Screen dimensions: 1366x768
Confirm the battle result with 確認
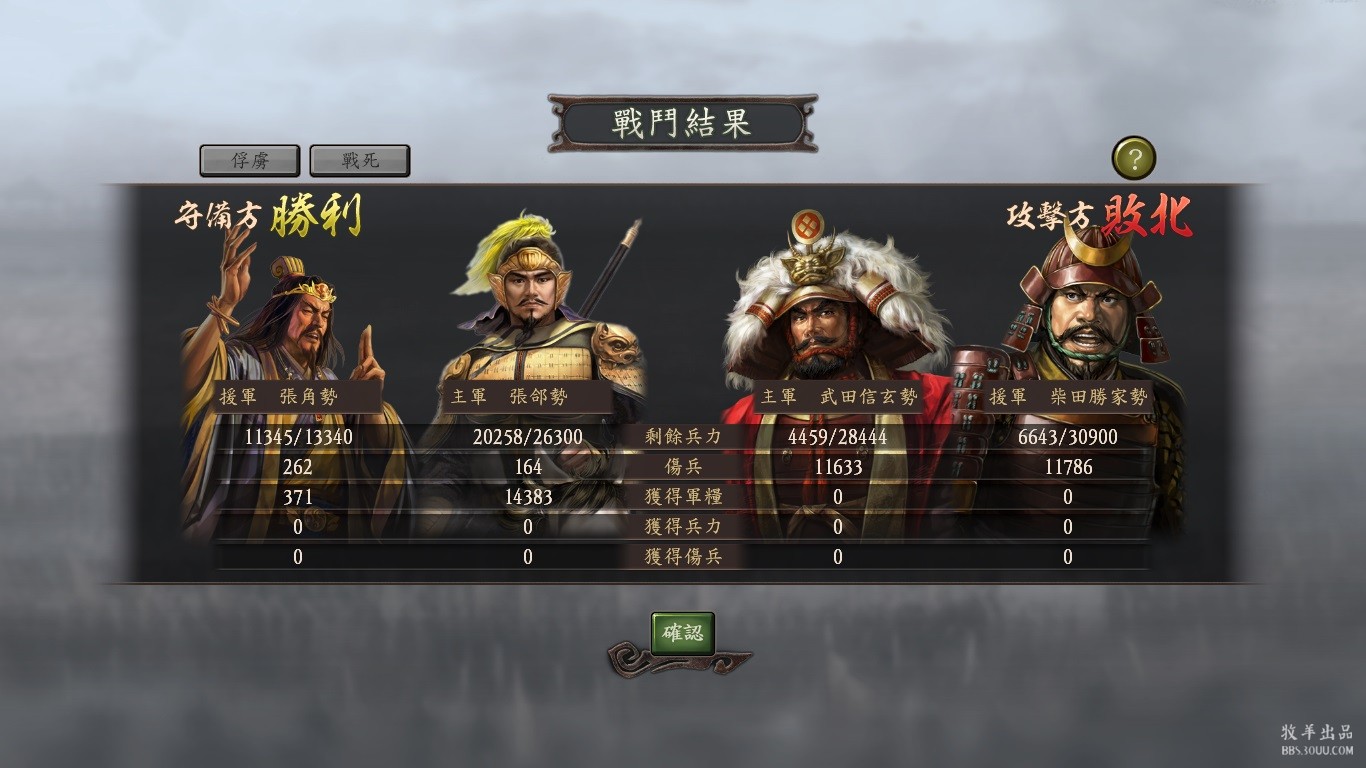point(683,633)
